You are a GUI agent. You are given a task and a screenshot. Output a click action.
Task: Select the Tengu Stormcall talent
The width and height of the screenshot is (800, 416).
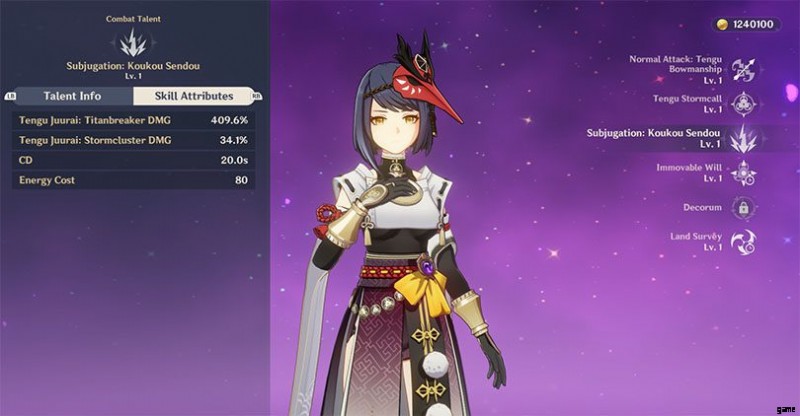pyautogui.click(x=743, y=104)
